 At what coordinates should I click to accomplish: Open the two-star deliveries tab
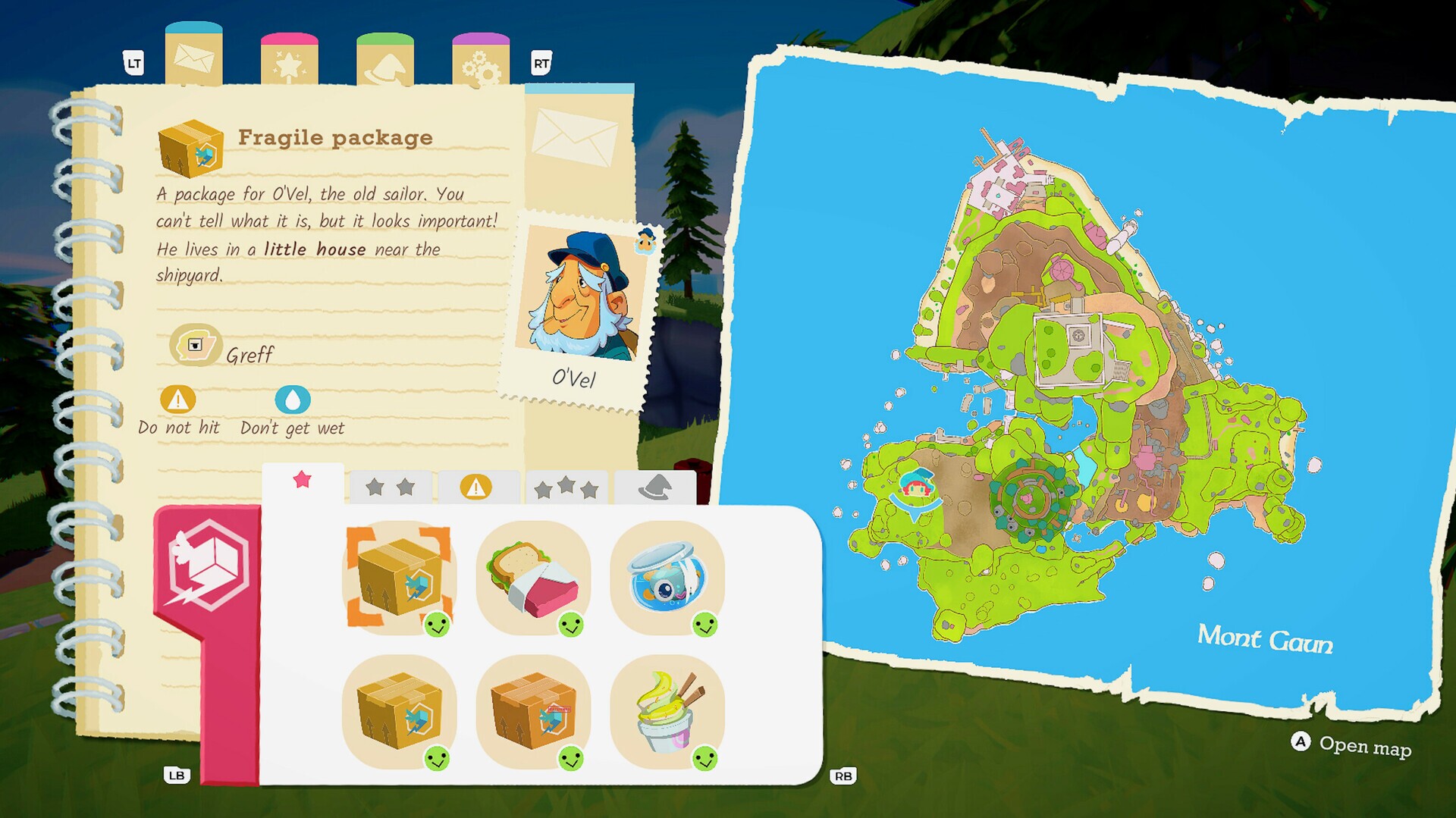(x=389, y=487)
